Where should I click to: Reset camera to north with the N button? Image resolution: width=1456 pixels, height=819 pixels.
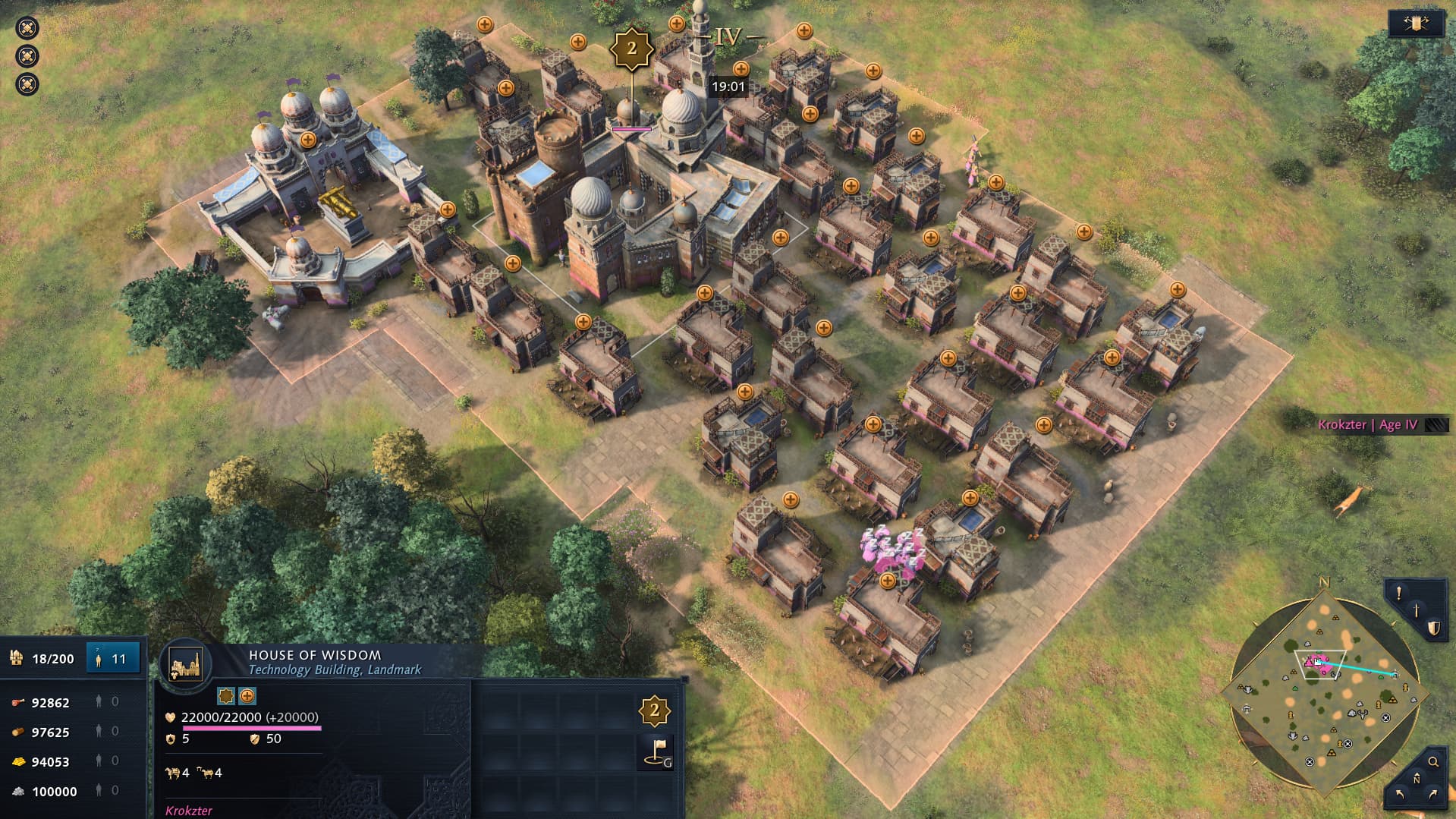point(1416,780)
